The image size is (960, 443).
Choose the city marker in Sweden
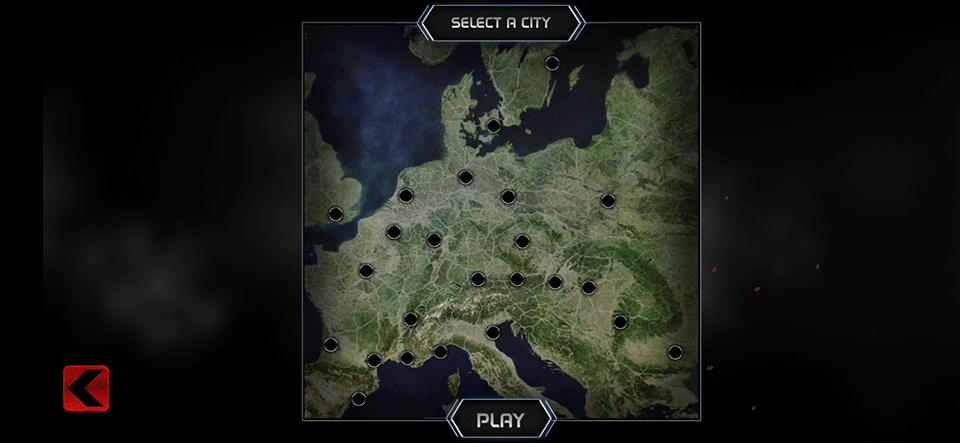click(x=552, y=63)
